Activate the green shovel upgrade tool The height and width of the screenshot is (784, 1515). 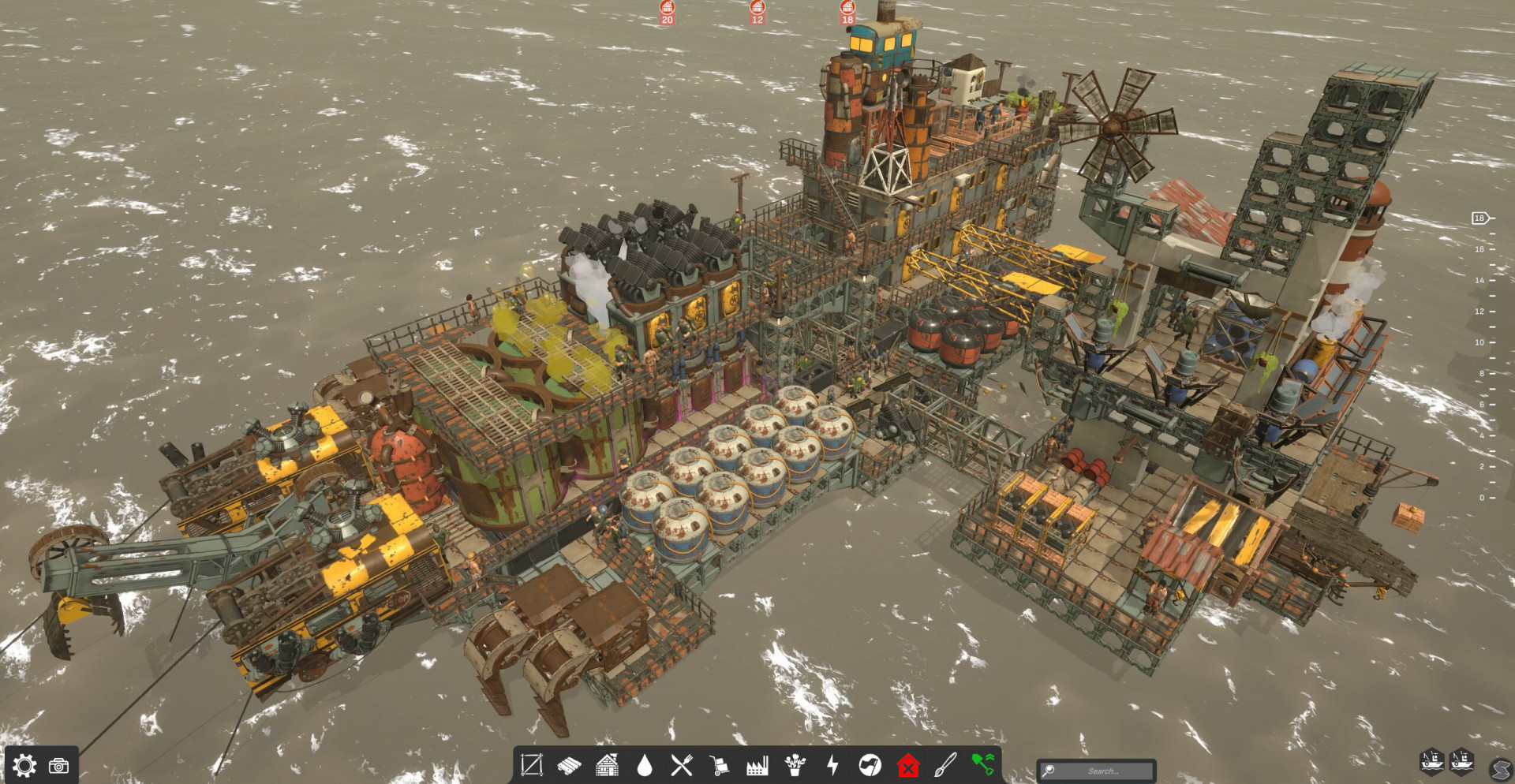[982, 763]
